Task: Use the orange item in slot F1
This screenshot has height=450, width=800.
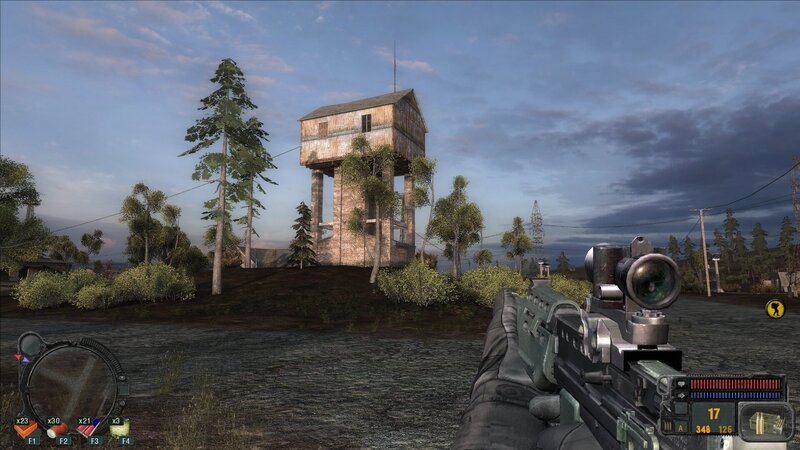Action: coord(24,429)
